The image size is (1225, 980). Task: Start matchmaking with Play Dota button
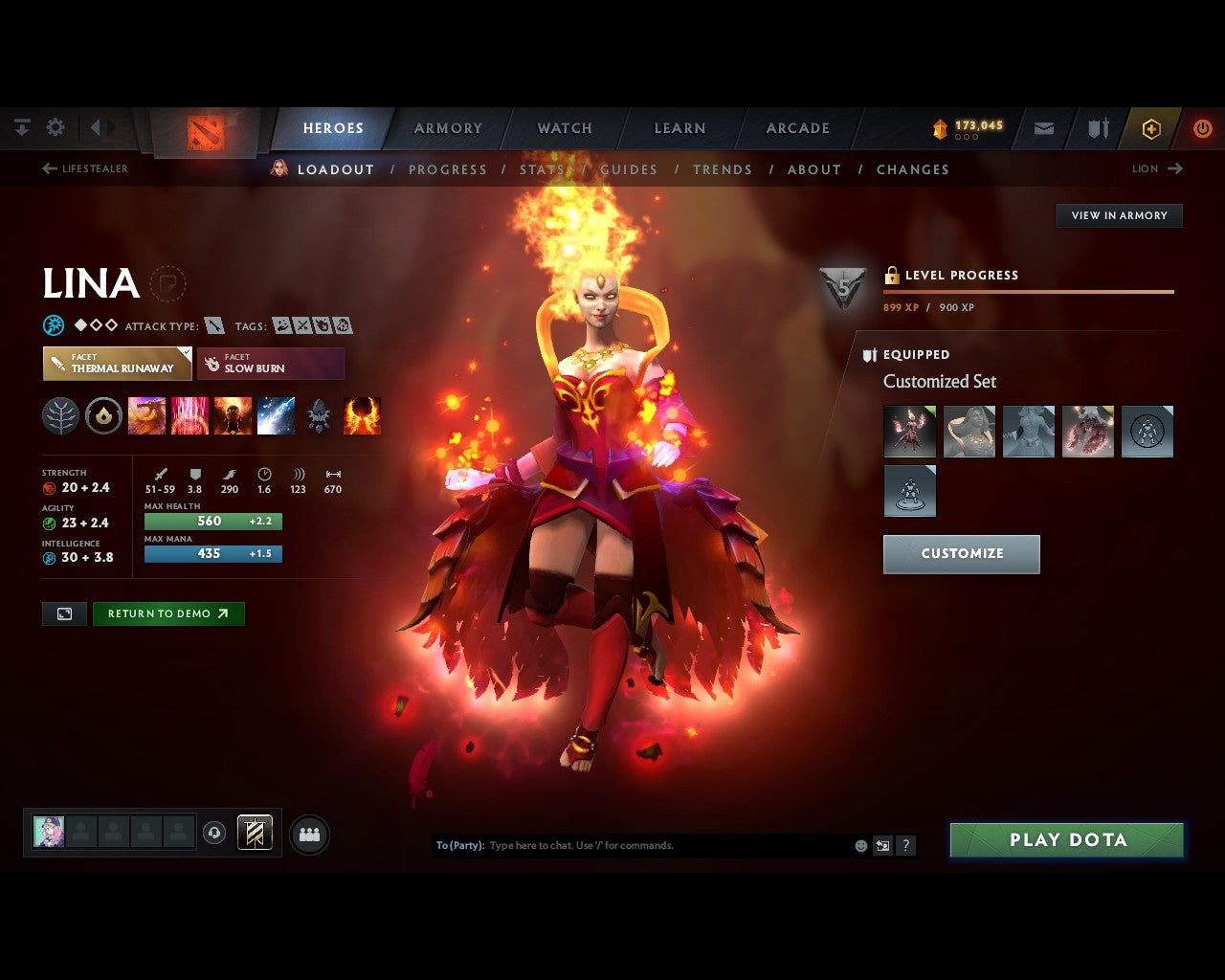click(1066, 840)
